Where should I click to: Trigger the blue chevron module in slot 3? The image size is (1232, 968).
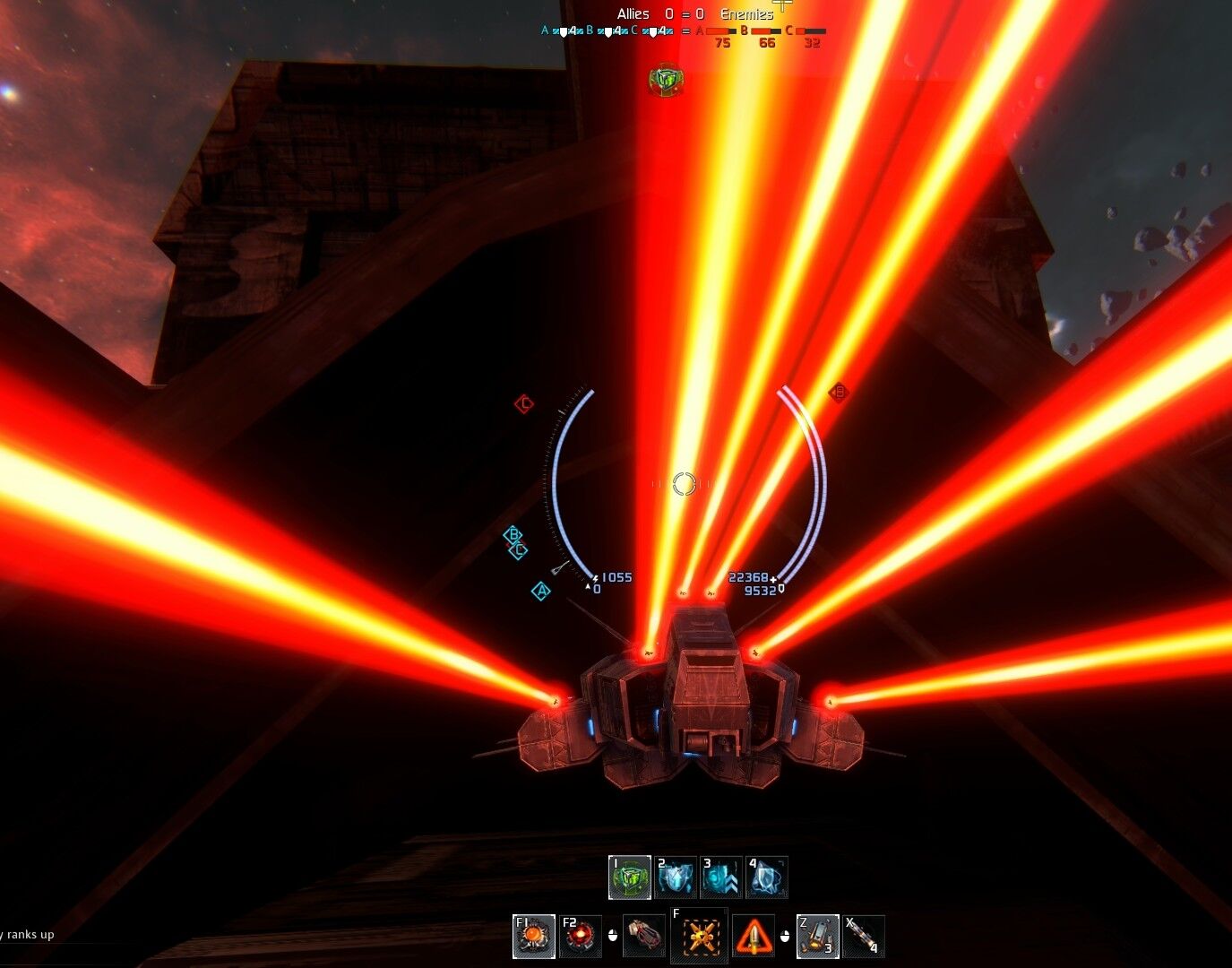[x=721, y=877]
